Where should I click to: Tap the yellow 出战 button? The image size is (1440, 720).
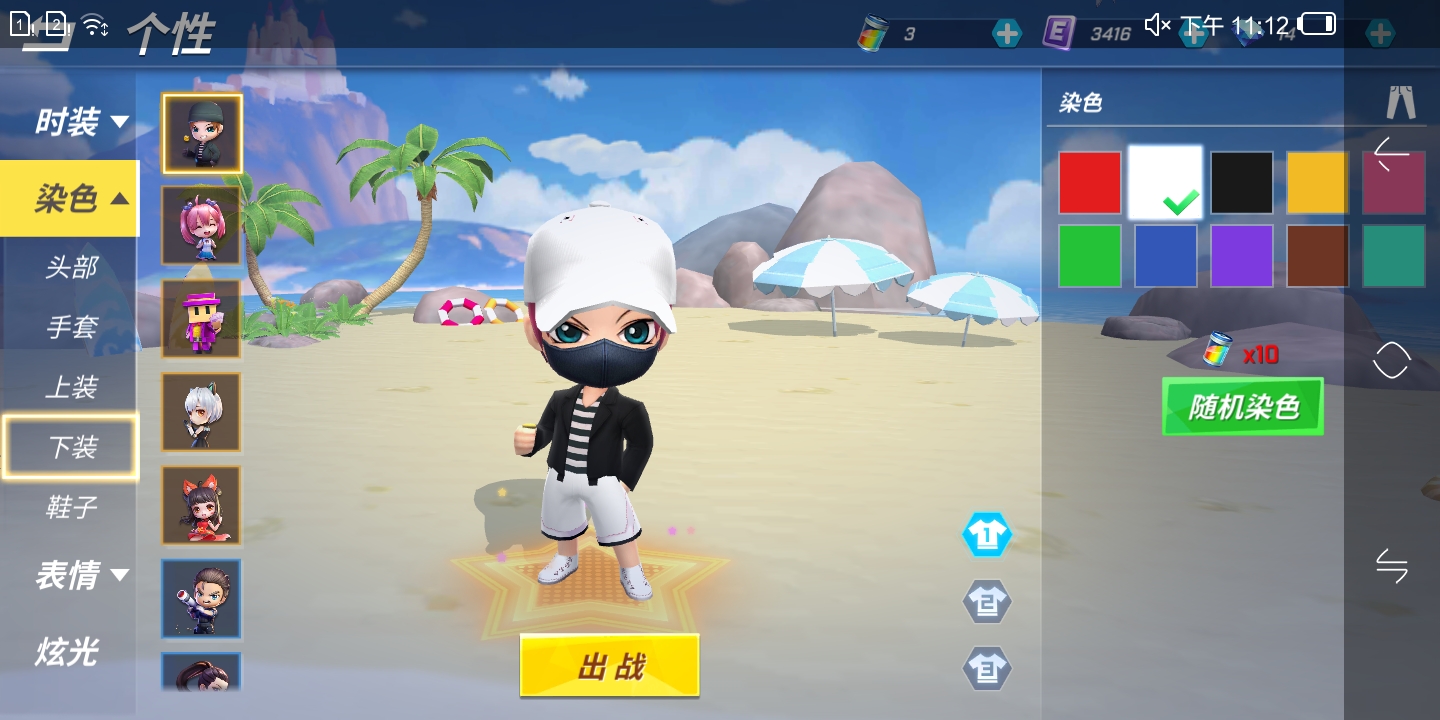[609, 665]
